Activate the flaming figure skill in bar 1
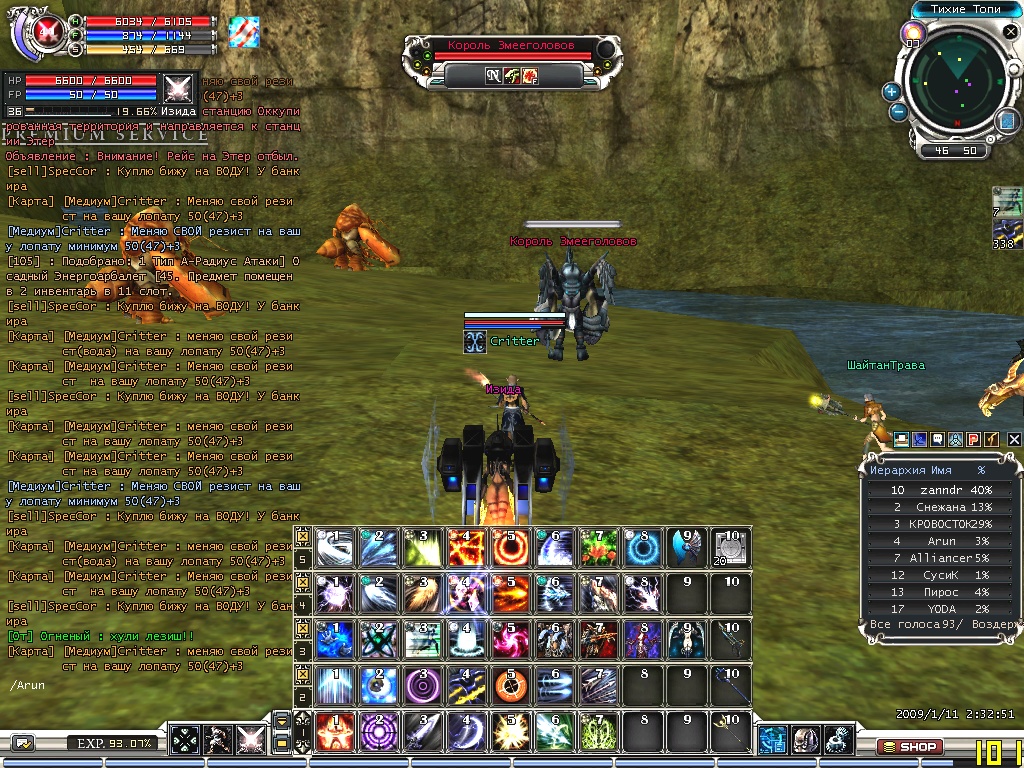The image size is (1024, 768). [335, 731]
